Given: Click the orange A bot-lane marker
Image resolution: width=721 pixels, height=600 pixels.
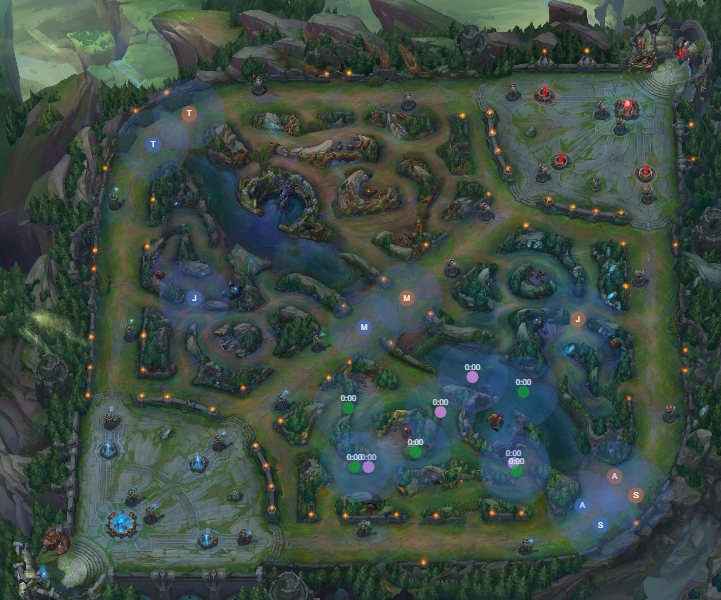Looking at the screenshot, I should 615,476.
